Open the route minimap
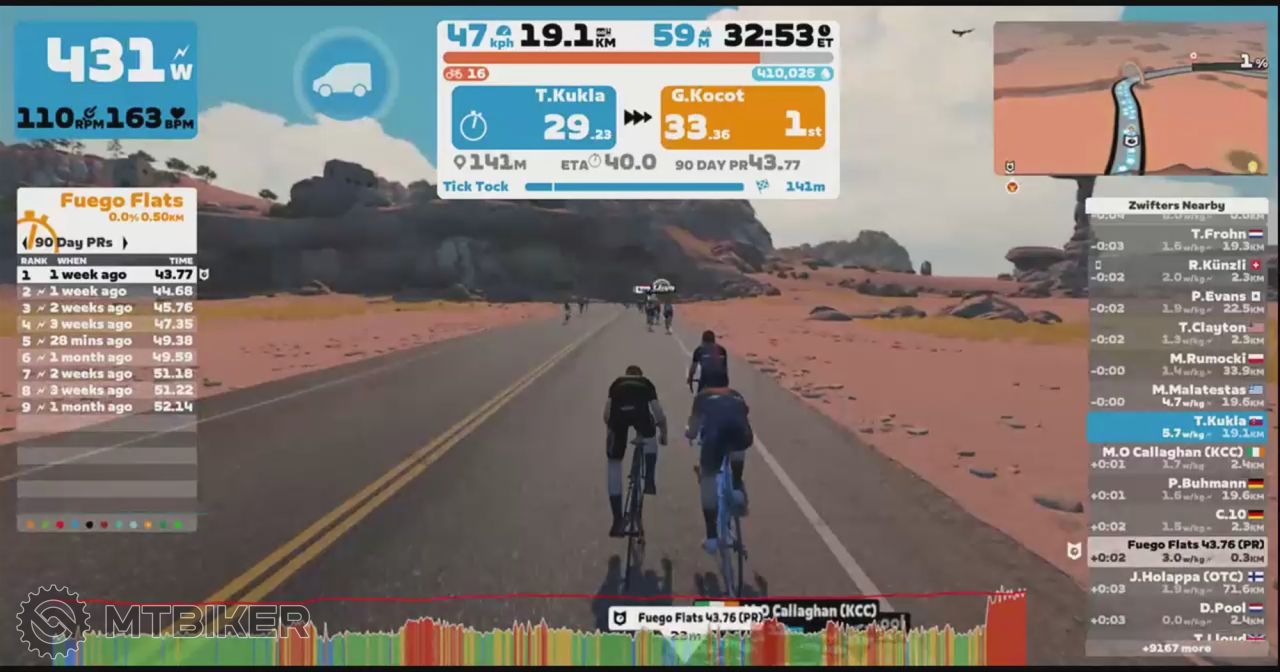This screenshot has height=672, width=1280. (x=1130, y=98)
